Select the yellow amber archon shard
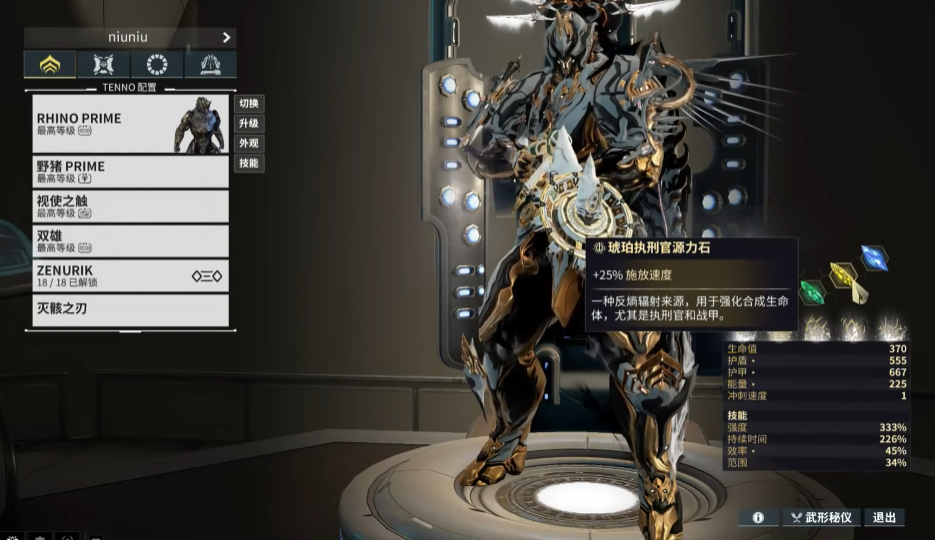935x540 pixels. click(843, 274)
